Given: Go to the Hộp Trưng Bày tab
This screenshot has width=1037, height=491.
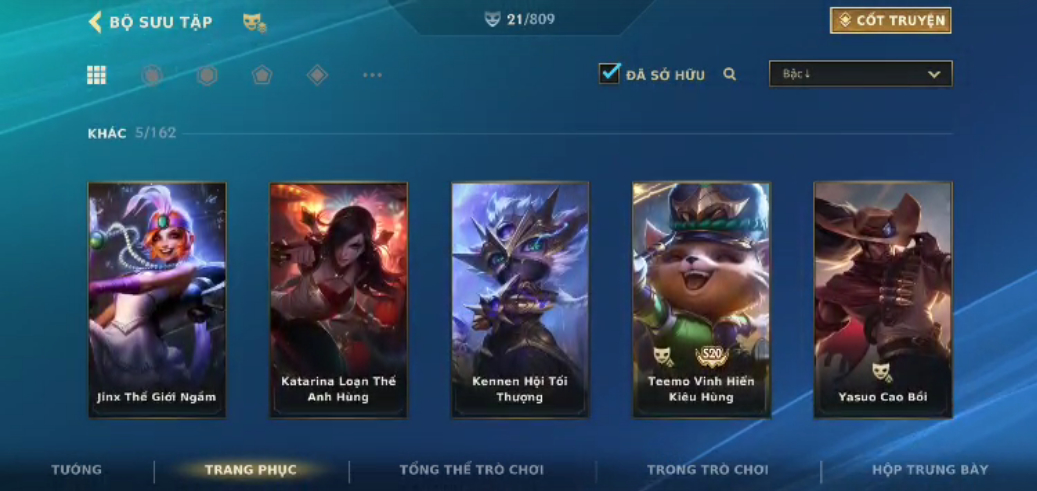Looking at the screenshot, I should click(930, 470).
